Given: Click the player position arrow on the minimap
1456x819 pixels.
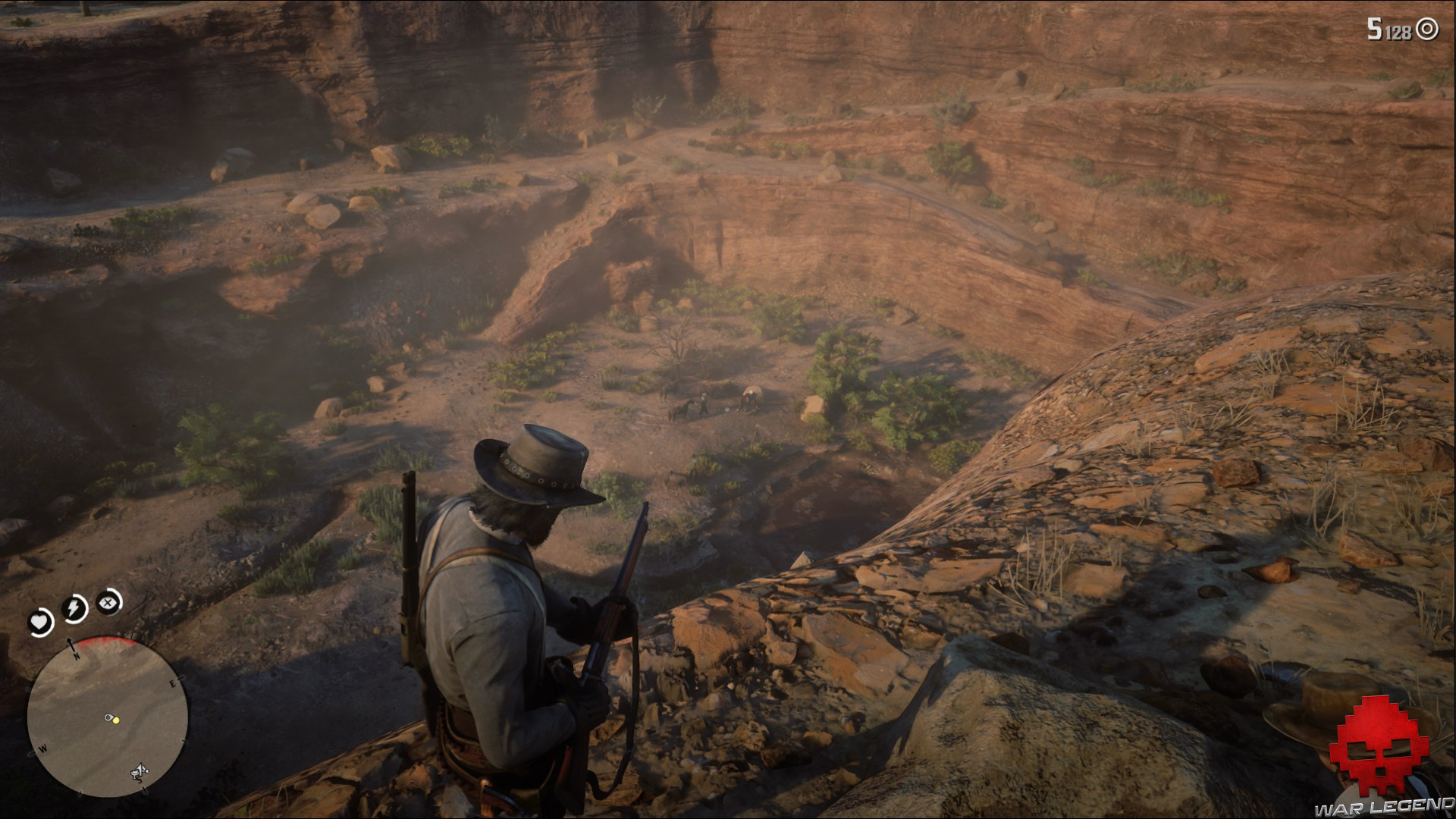Looking at the screenshot, I should [109, 717].
